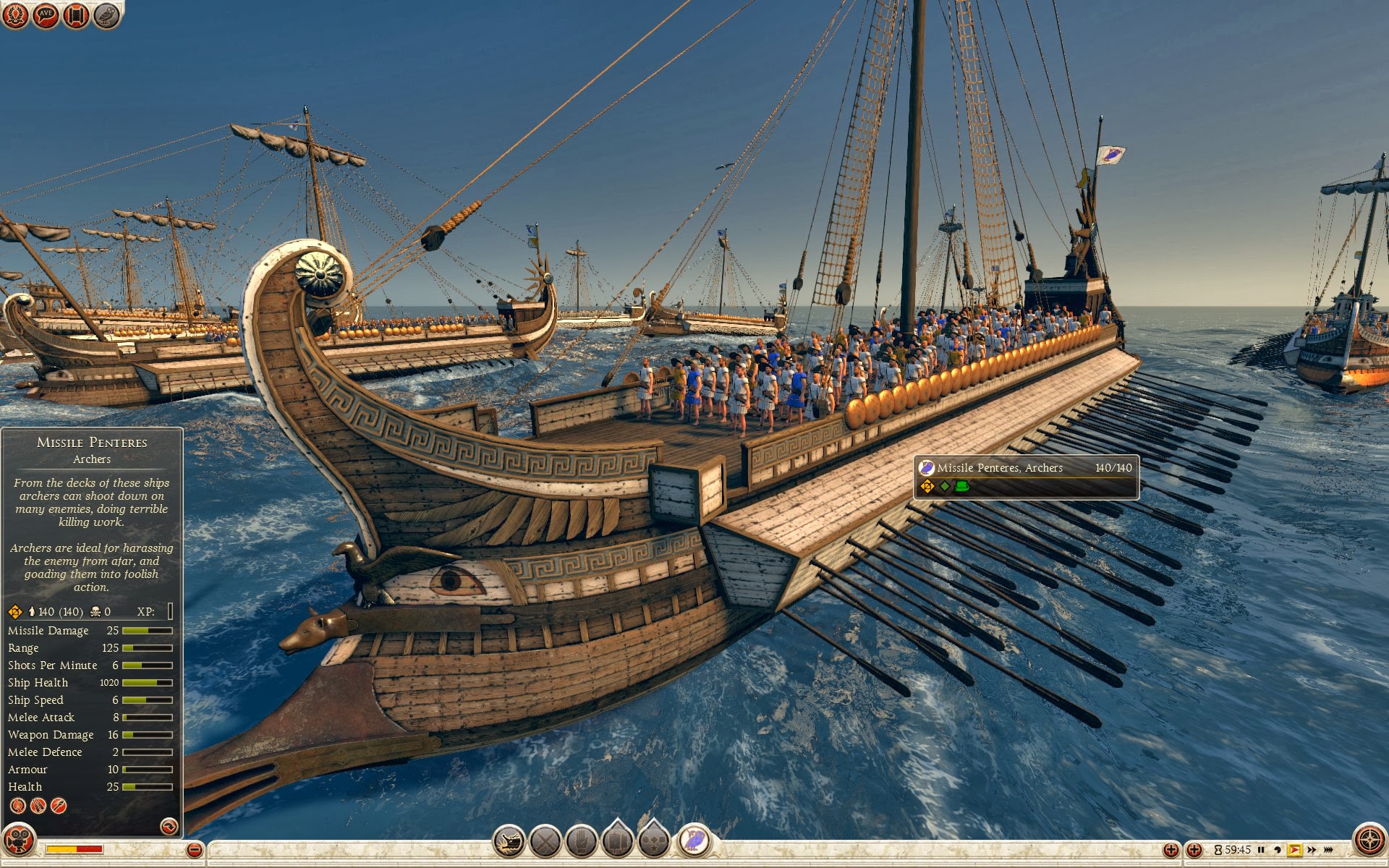Collapse the unit panel with minus button
This screenshot has width=1389, height=868.
click(x=194, y=850)
